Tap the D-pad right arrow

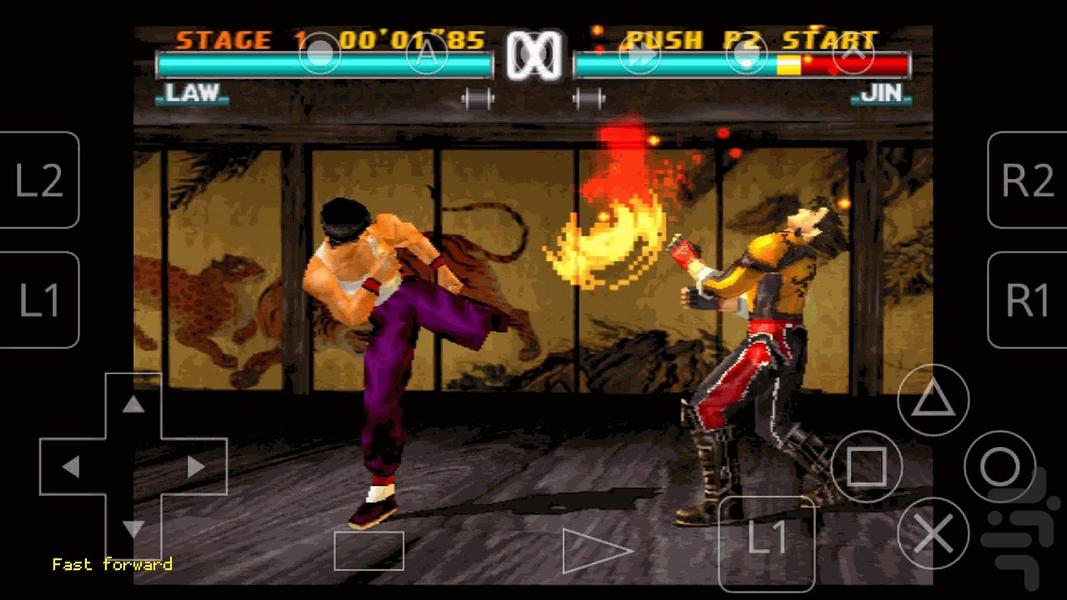pos(196,466)
